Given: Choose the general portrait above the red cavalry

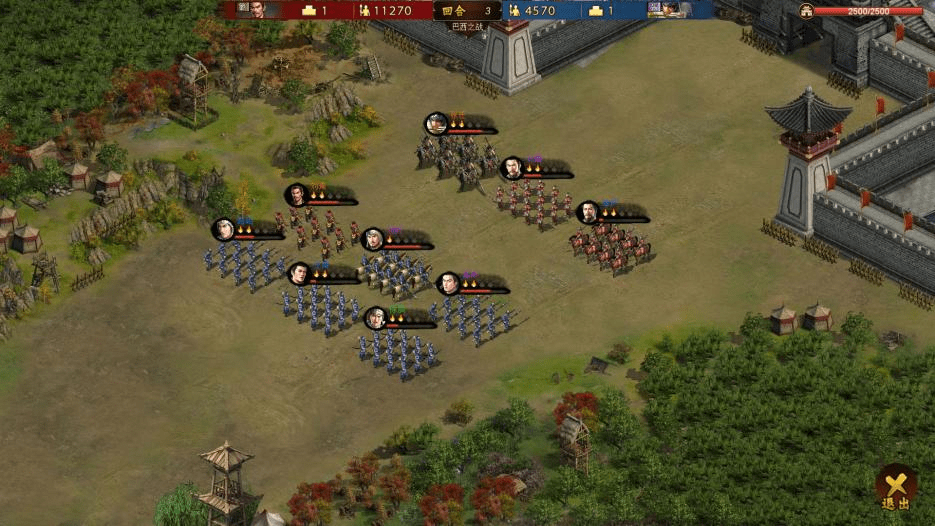Looking at the screenshot, I should tap(588, 212).
